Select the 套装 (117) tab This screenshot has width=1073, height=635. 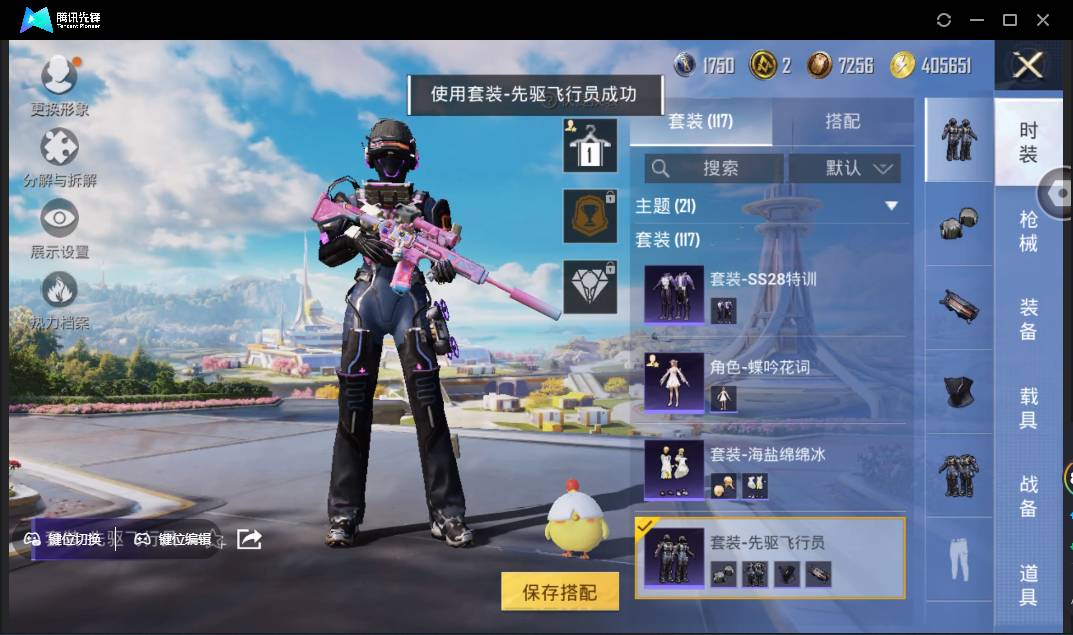coord(700,121)
